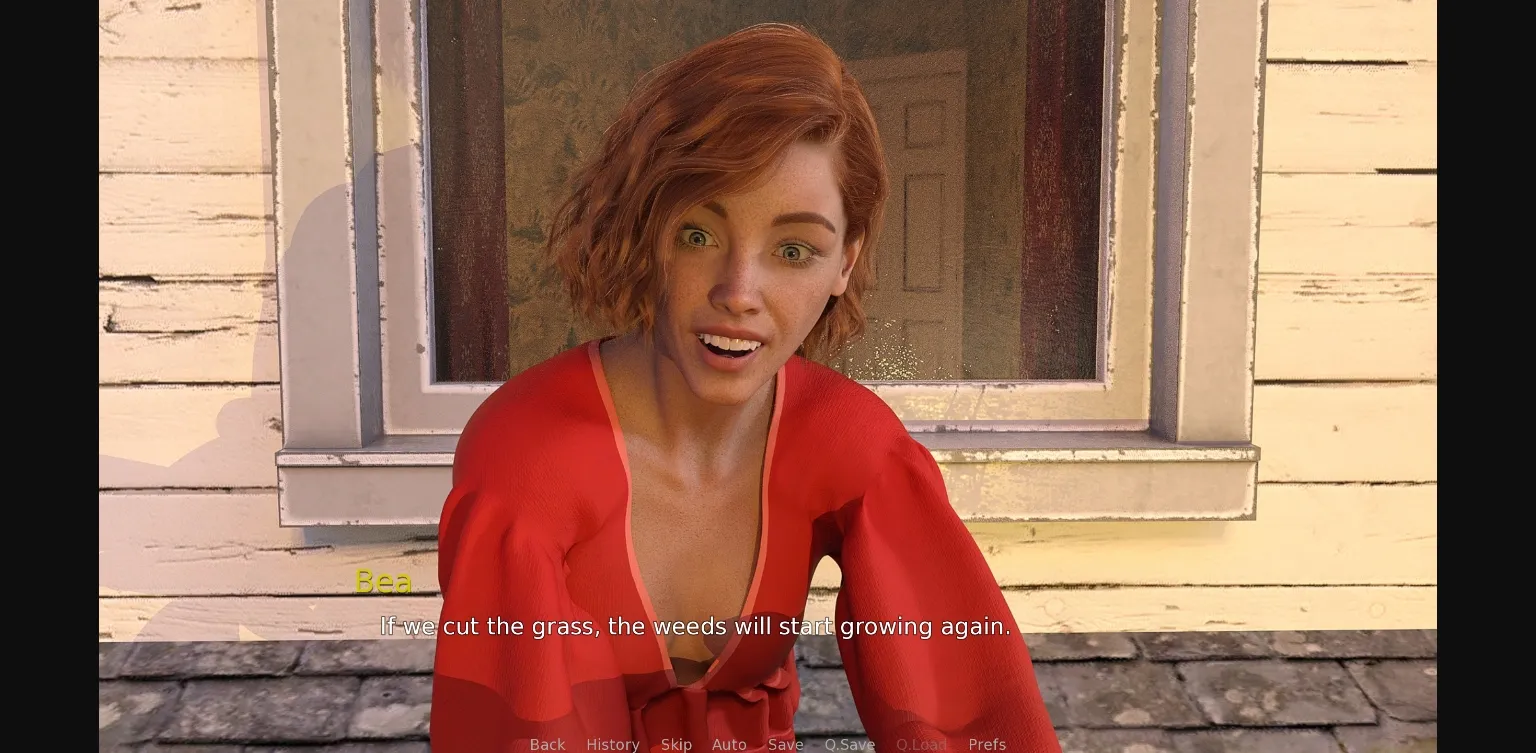
Task: Trigger a quick save using "Q.Save"
Action: 849,744
